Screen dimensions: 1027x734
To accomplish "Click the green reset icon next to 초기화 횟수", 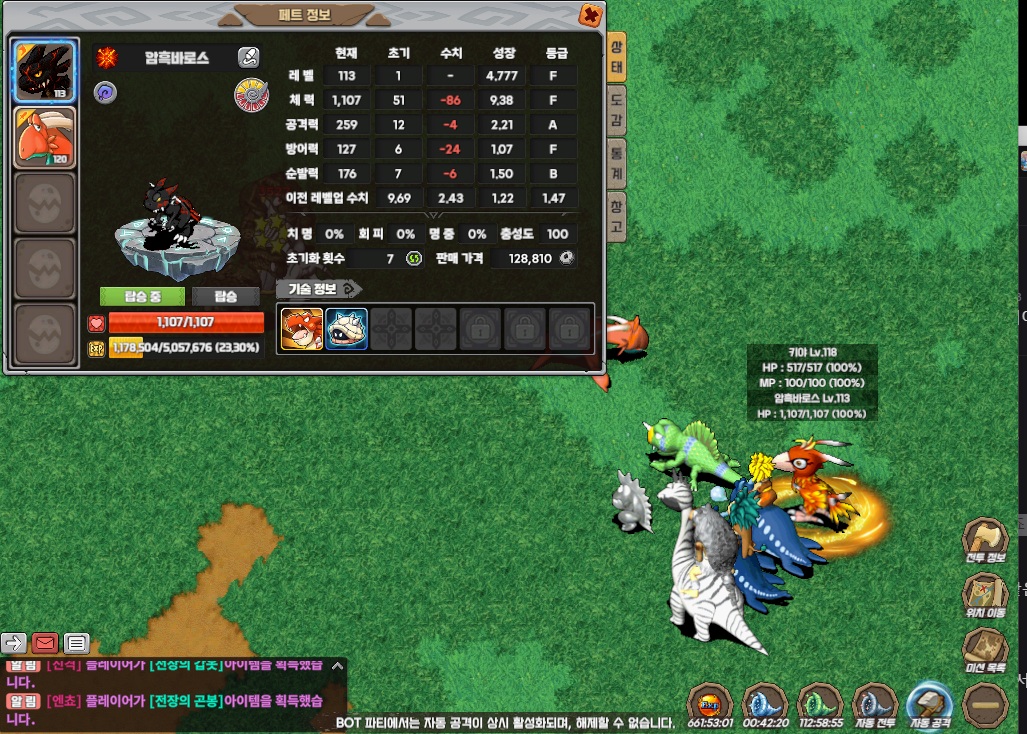I will (414, 259).
